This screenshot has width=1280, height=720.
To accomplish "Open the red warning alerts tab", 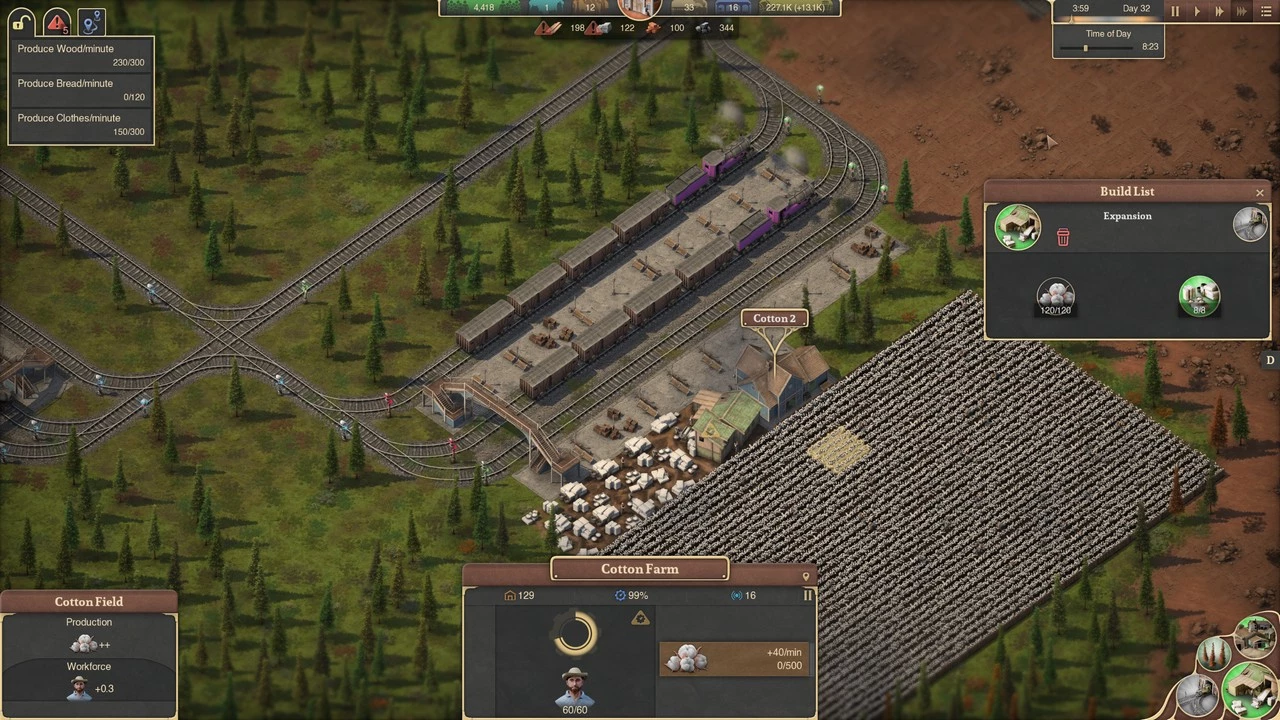I will (58, 21).
